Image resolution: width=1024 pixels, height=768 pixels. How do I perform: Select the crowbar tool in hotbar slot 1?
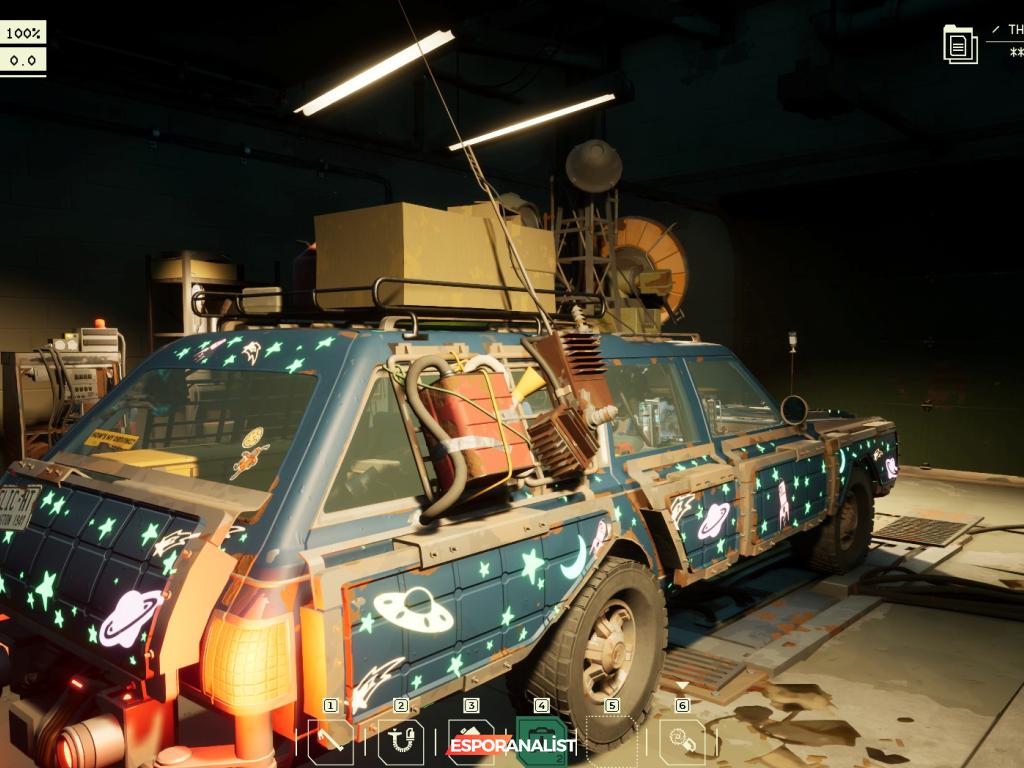[330, 742]
